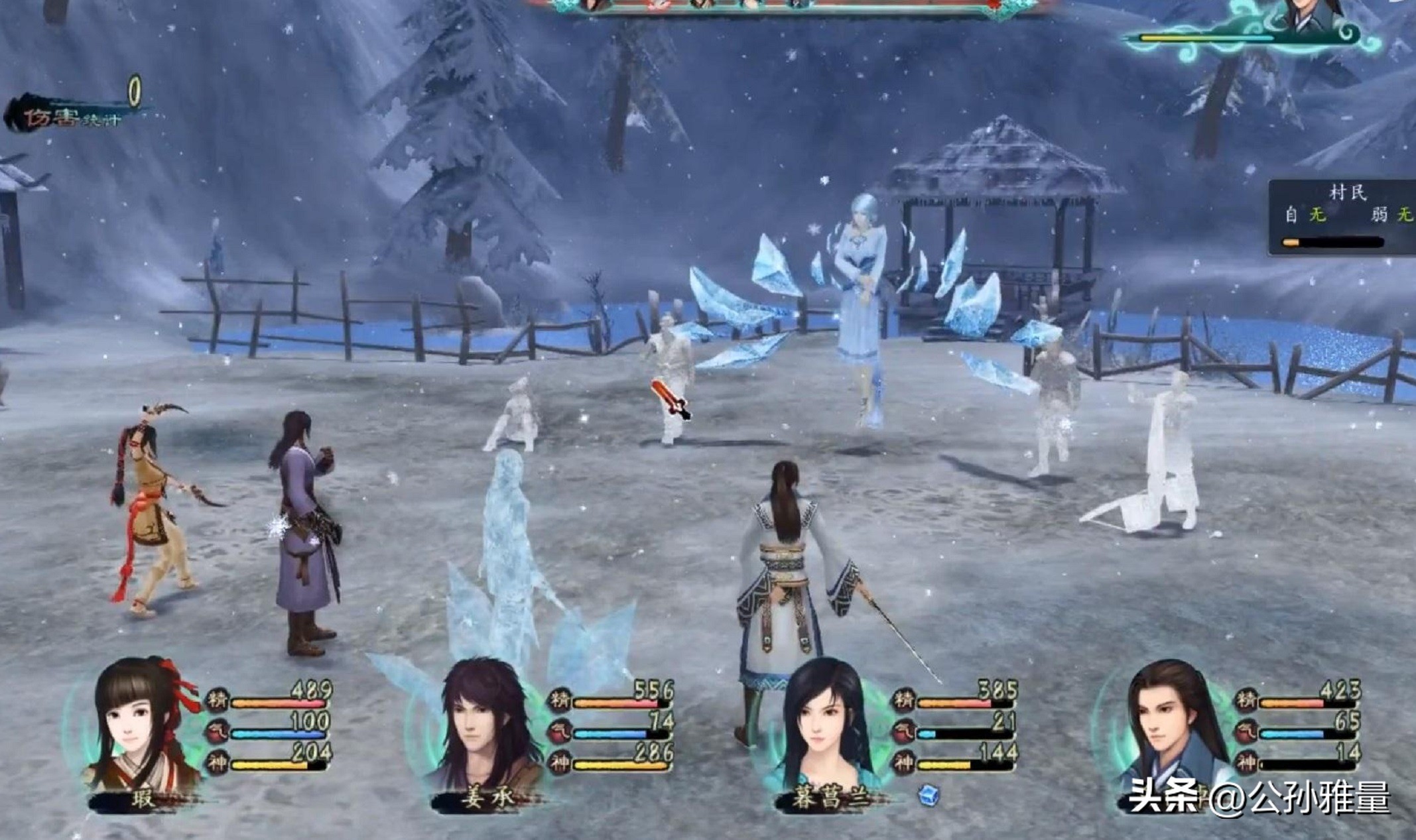The image size is (1416, 840).
Task: Click the active character portrait above the cloud gauge
Action: (1310, 15)
